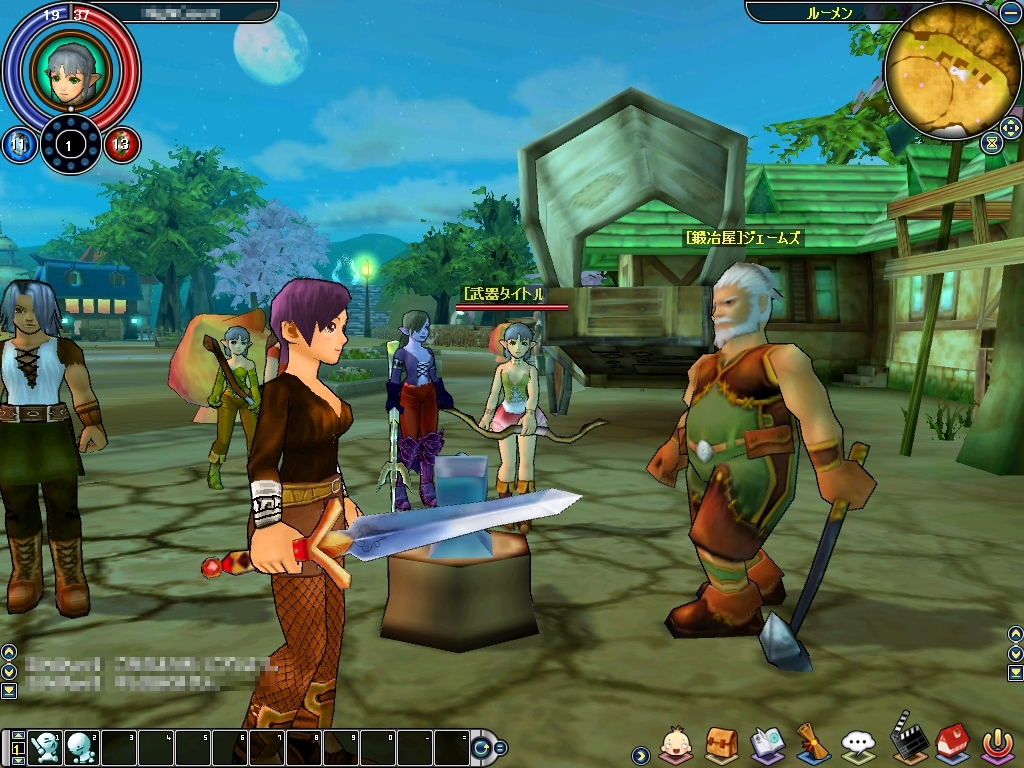The width and height of the screenshot is (1024, 768).
Task: Open the open-book journal icon
Action: 767,742
